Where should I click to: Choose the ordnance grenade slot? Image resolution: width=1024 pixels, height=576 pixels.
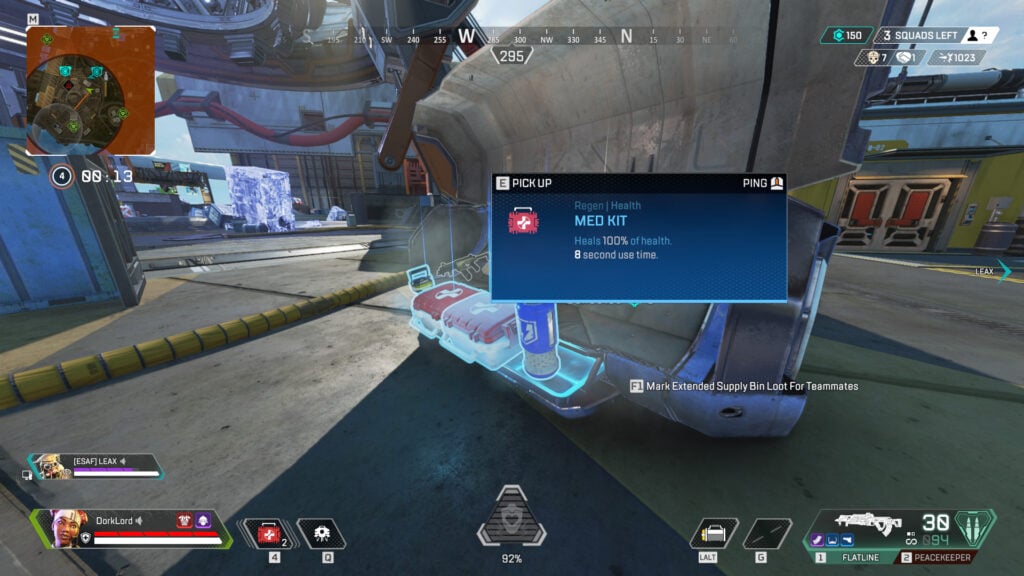tap(768, 534)
